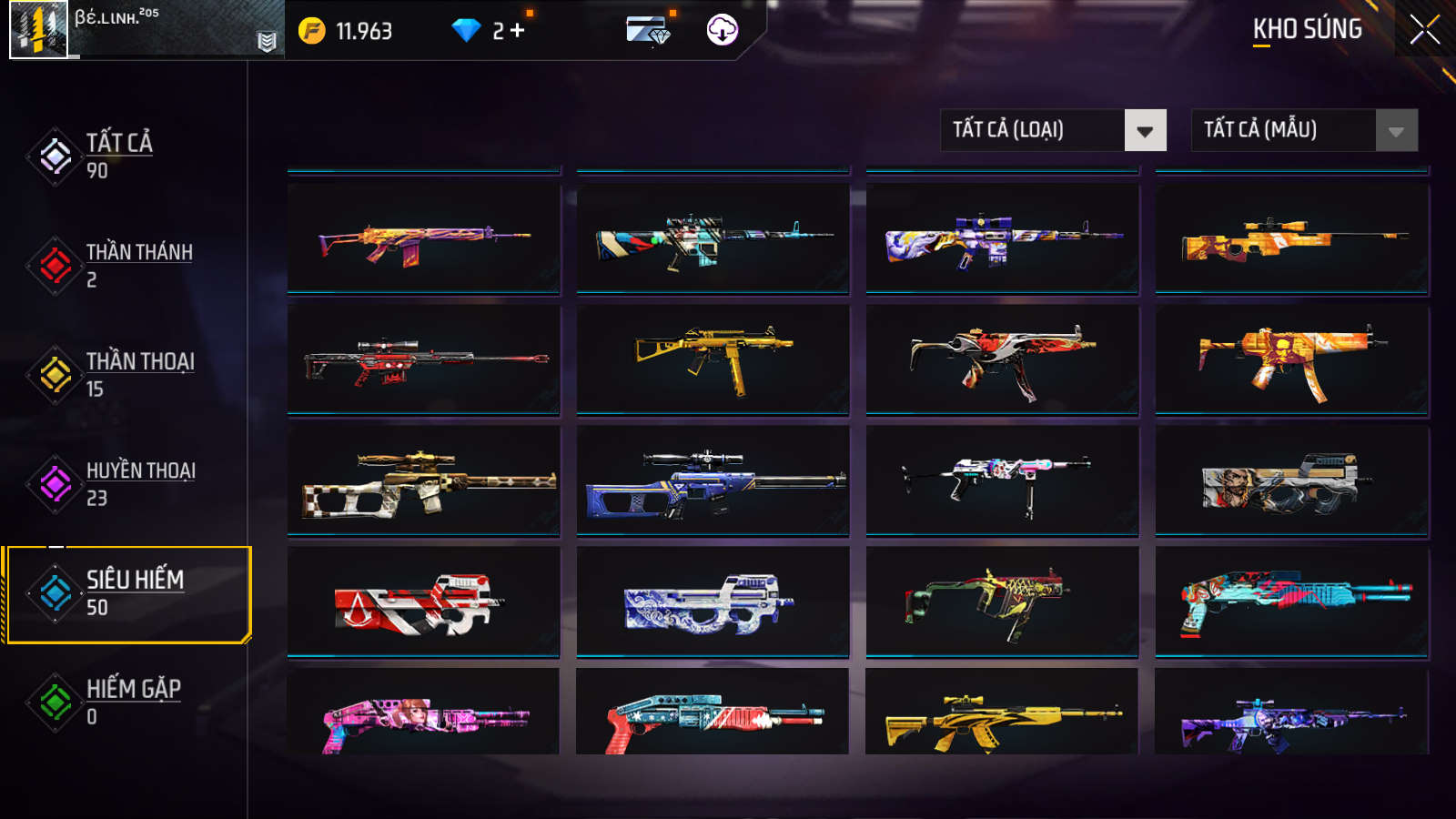Select the yellow and black AK skin
Screen dimensions: 1456x819
(1001, 719)
